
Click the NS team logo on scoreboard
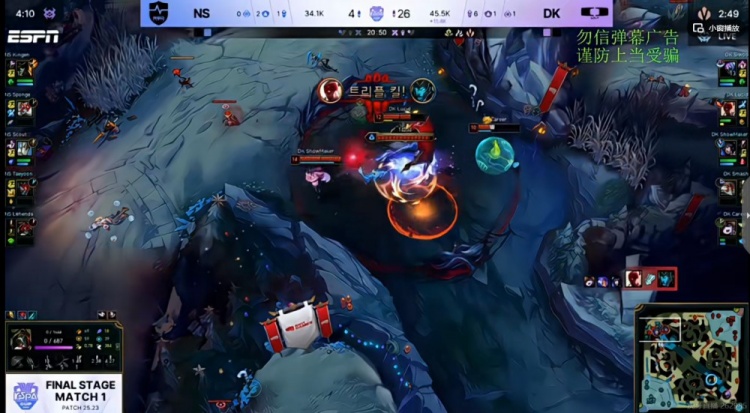click(x=156, y=13)
